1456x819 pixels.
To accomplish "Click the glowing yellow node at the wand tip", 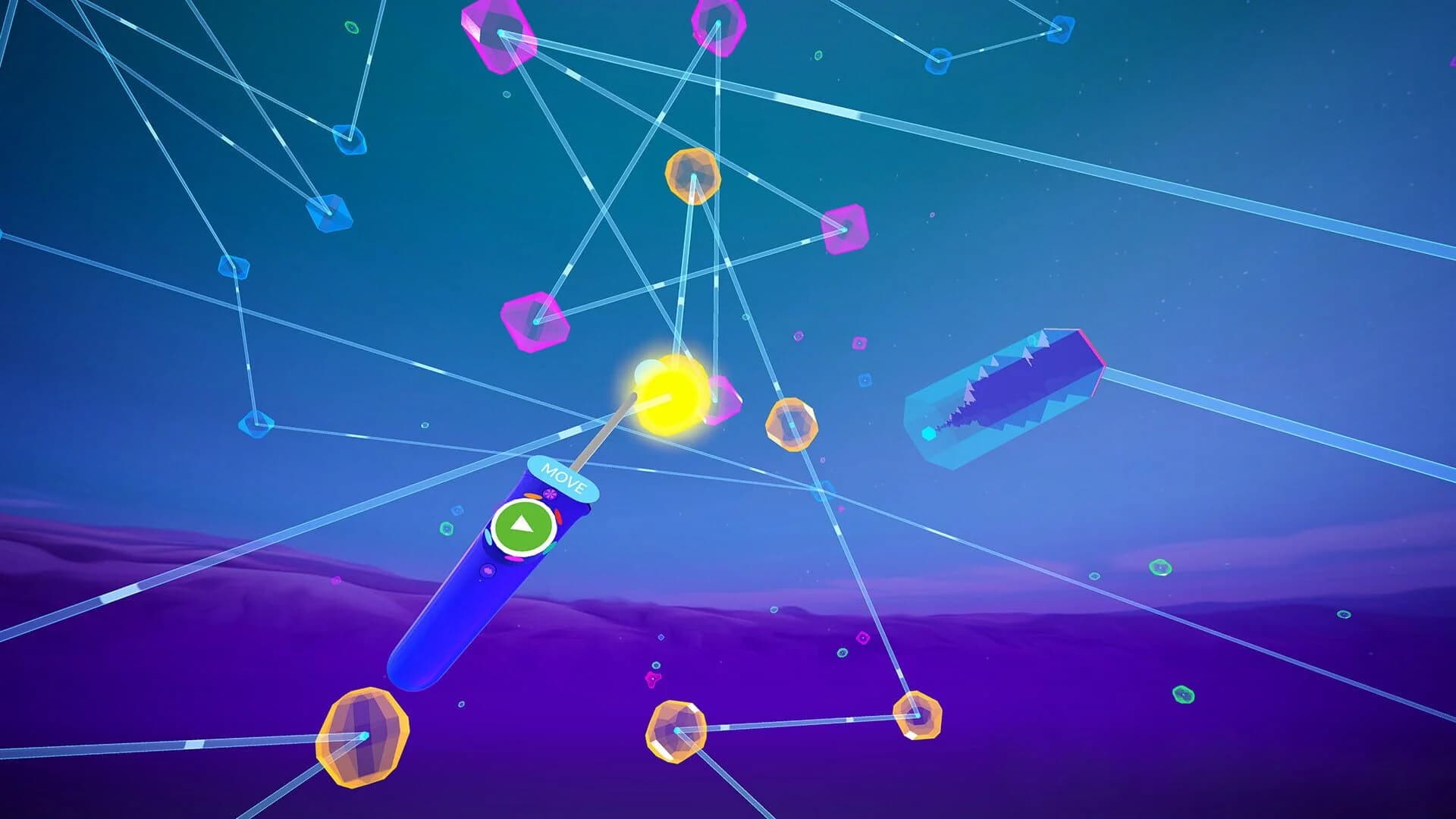I will pos(670,394).
